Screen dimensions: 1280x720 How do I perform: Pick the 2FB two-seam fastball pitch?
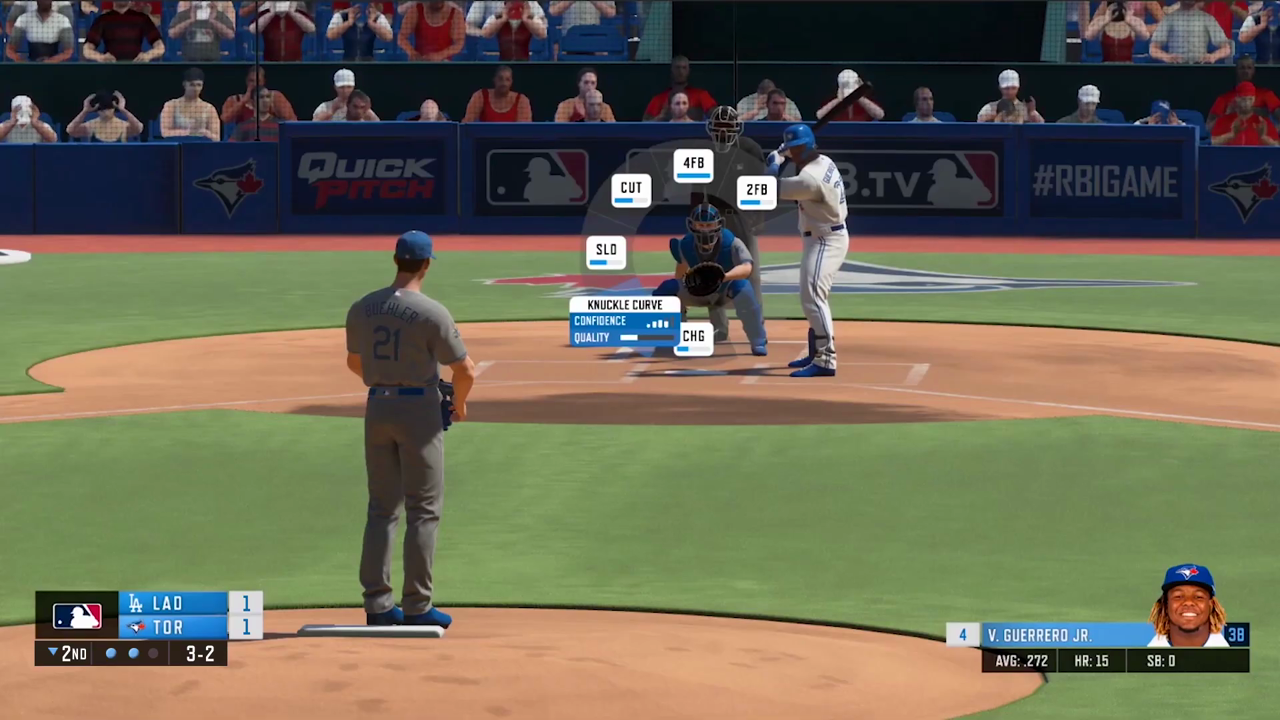click(757, 192)
